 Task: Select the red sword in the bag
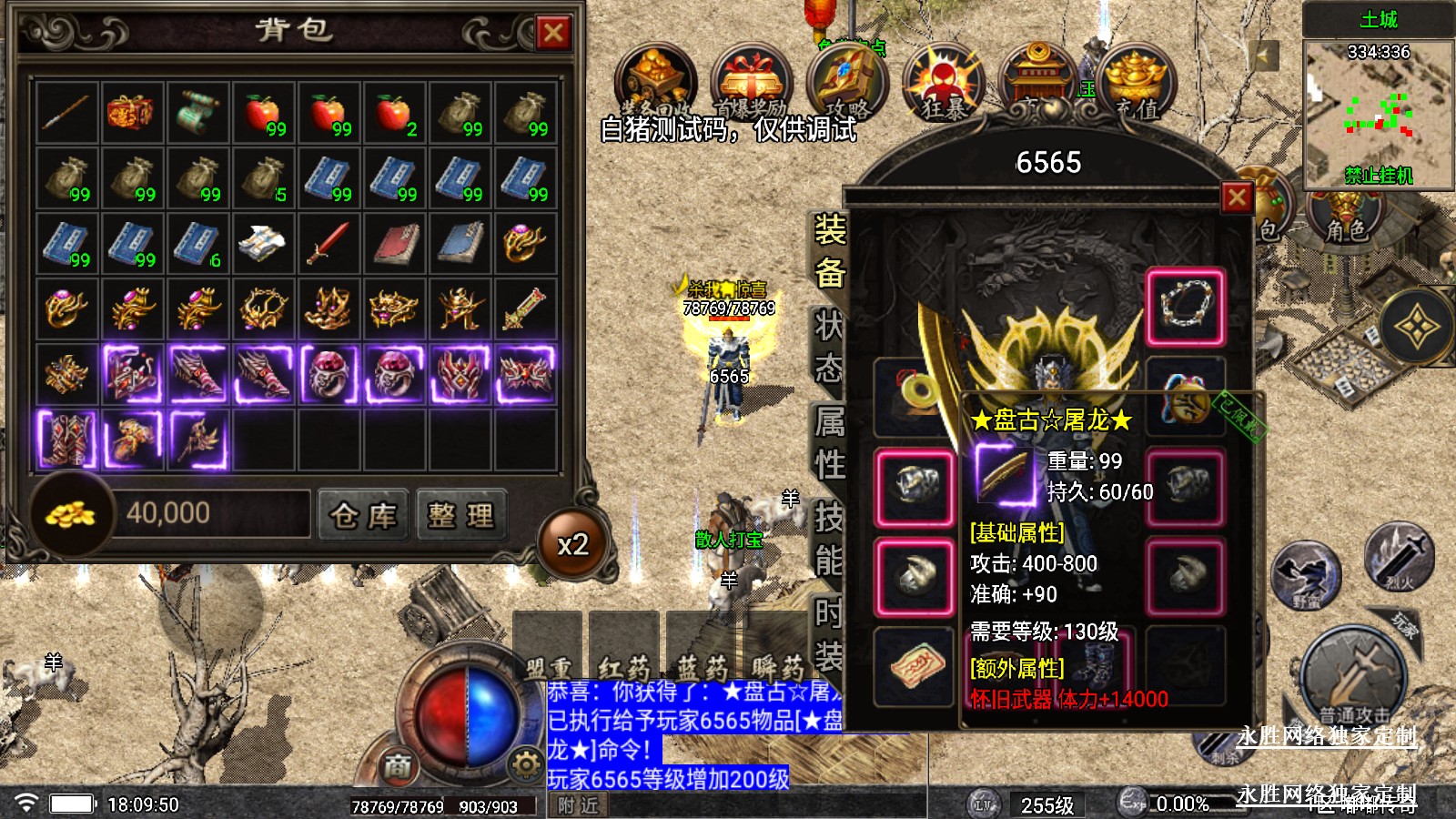328,243
